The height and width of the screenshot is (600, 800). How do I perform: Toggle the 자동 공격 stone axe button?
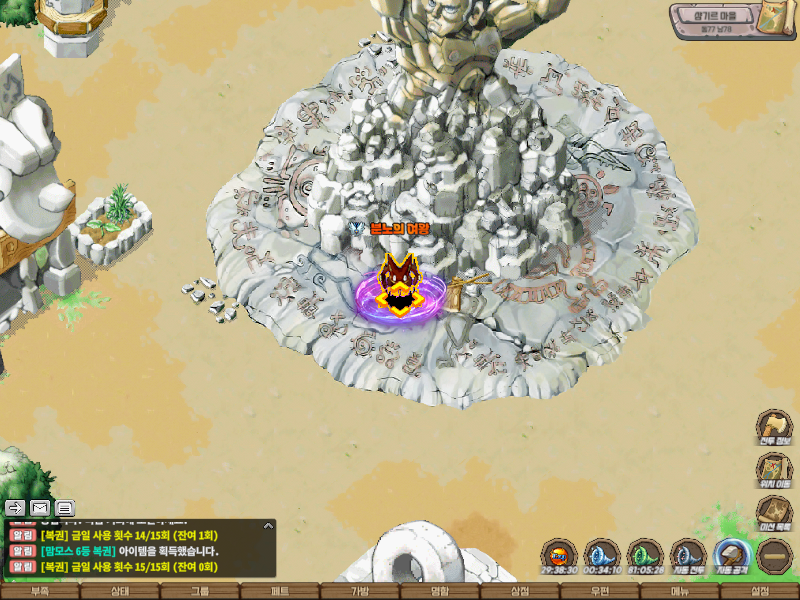[x=732, y=555]
